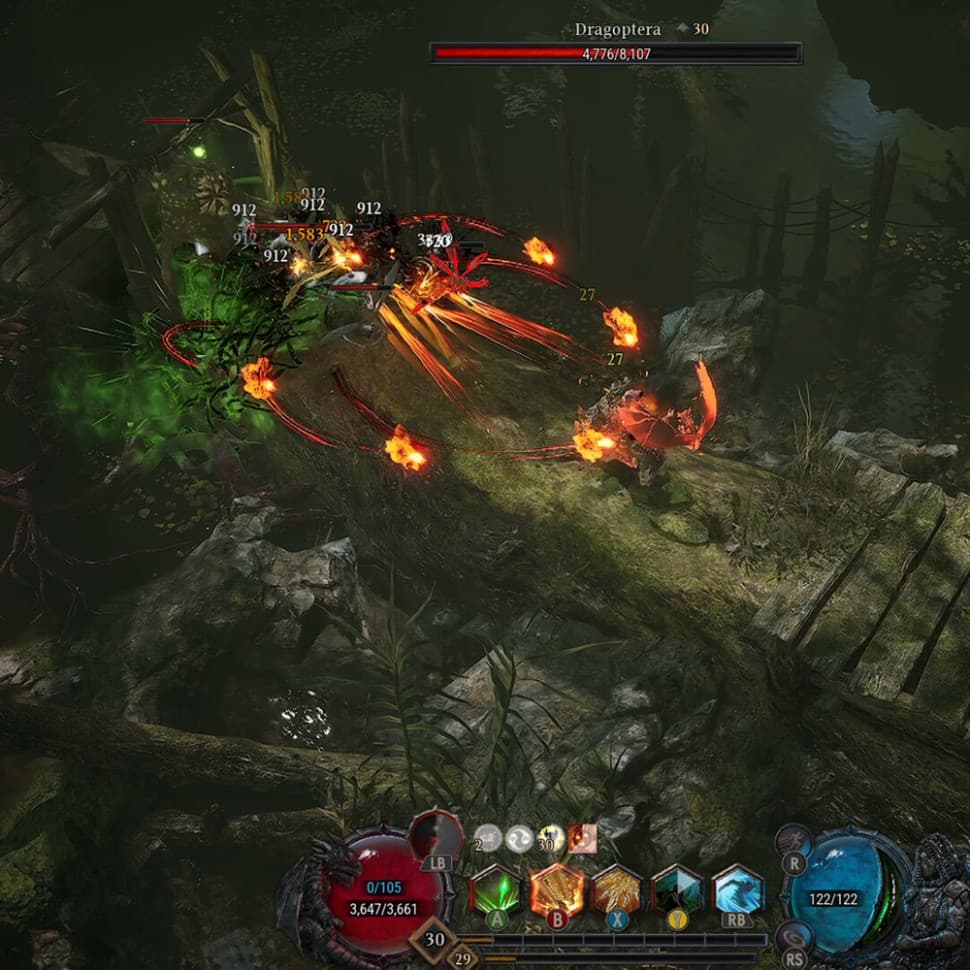Use the swirl skill below the mana orb
The height and width of the screenshot is (970, 970).
tap(792, 936)
